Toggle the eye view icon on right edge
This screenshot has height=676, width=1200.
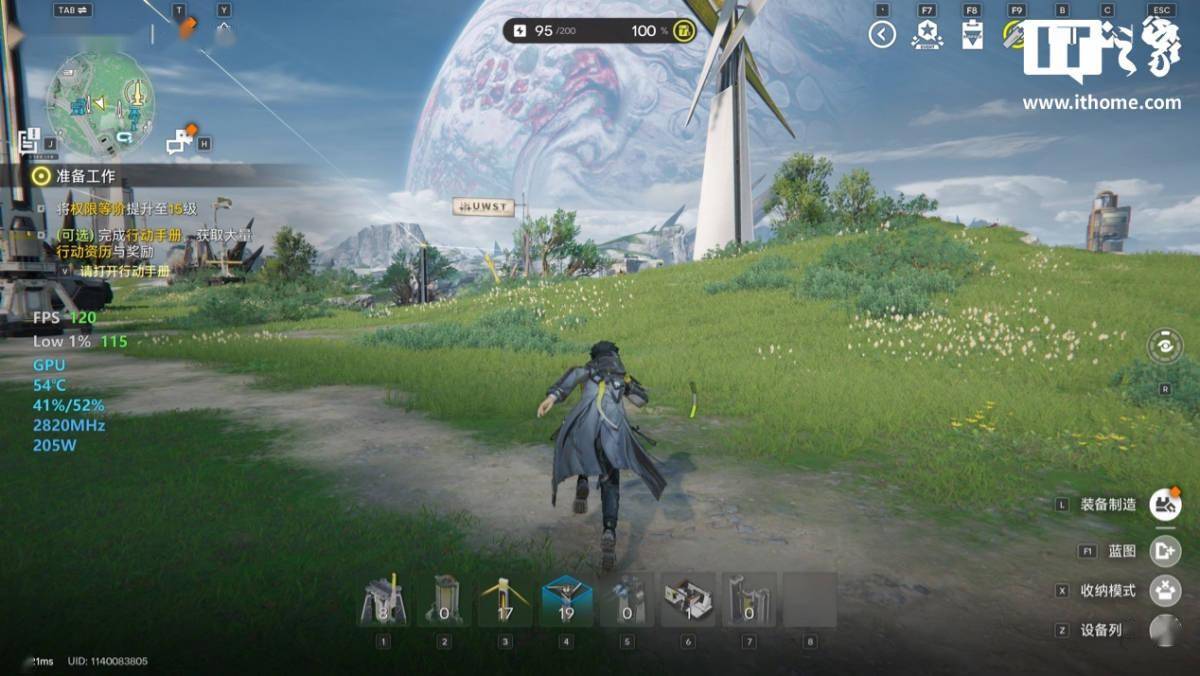pyautogui.click(x=1164, y=346)
